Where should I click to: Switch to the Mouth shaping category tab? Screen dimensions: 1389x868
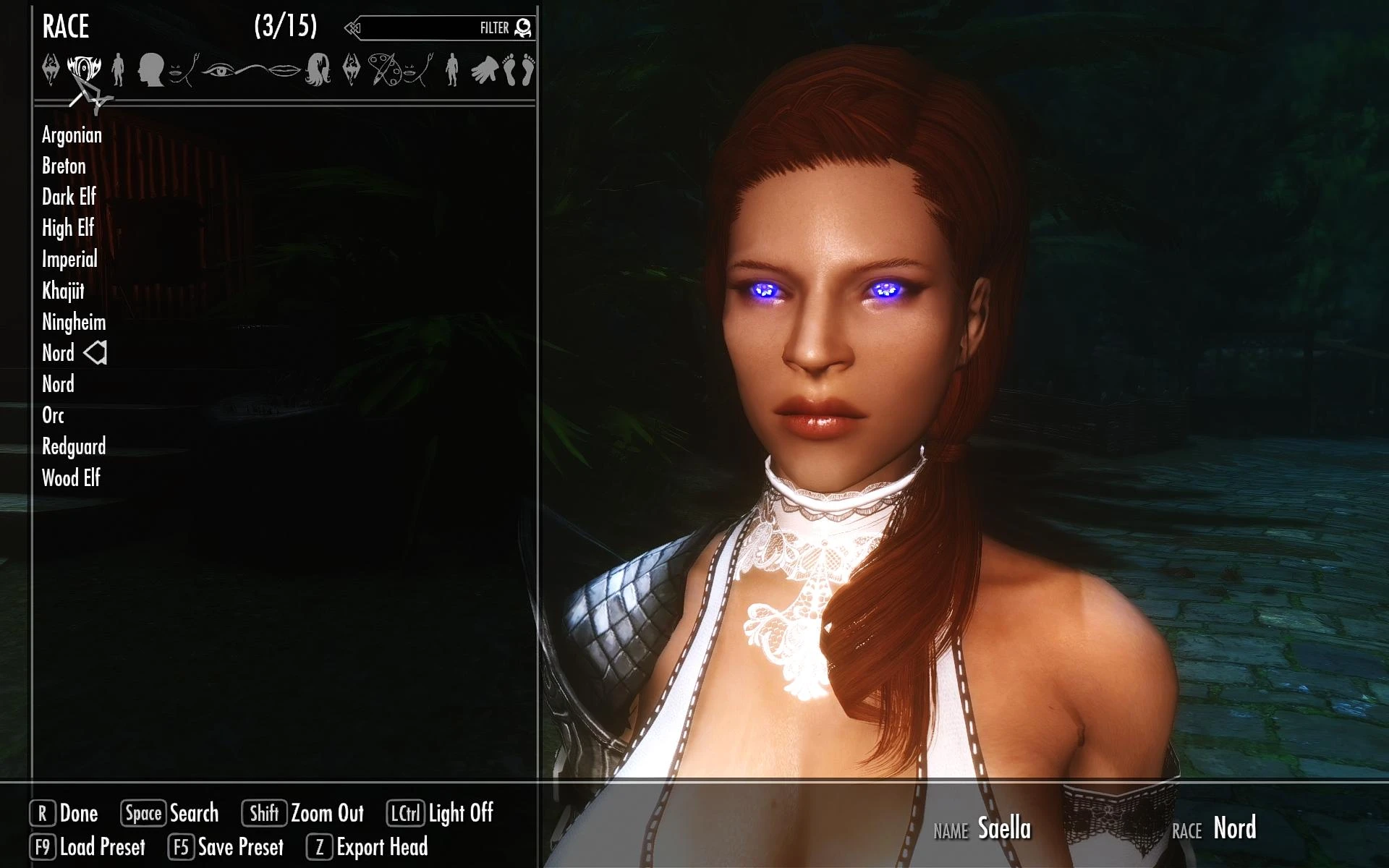pyautogui.click(x=179, y=72)
